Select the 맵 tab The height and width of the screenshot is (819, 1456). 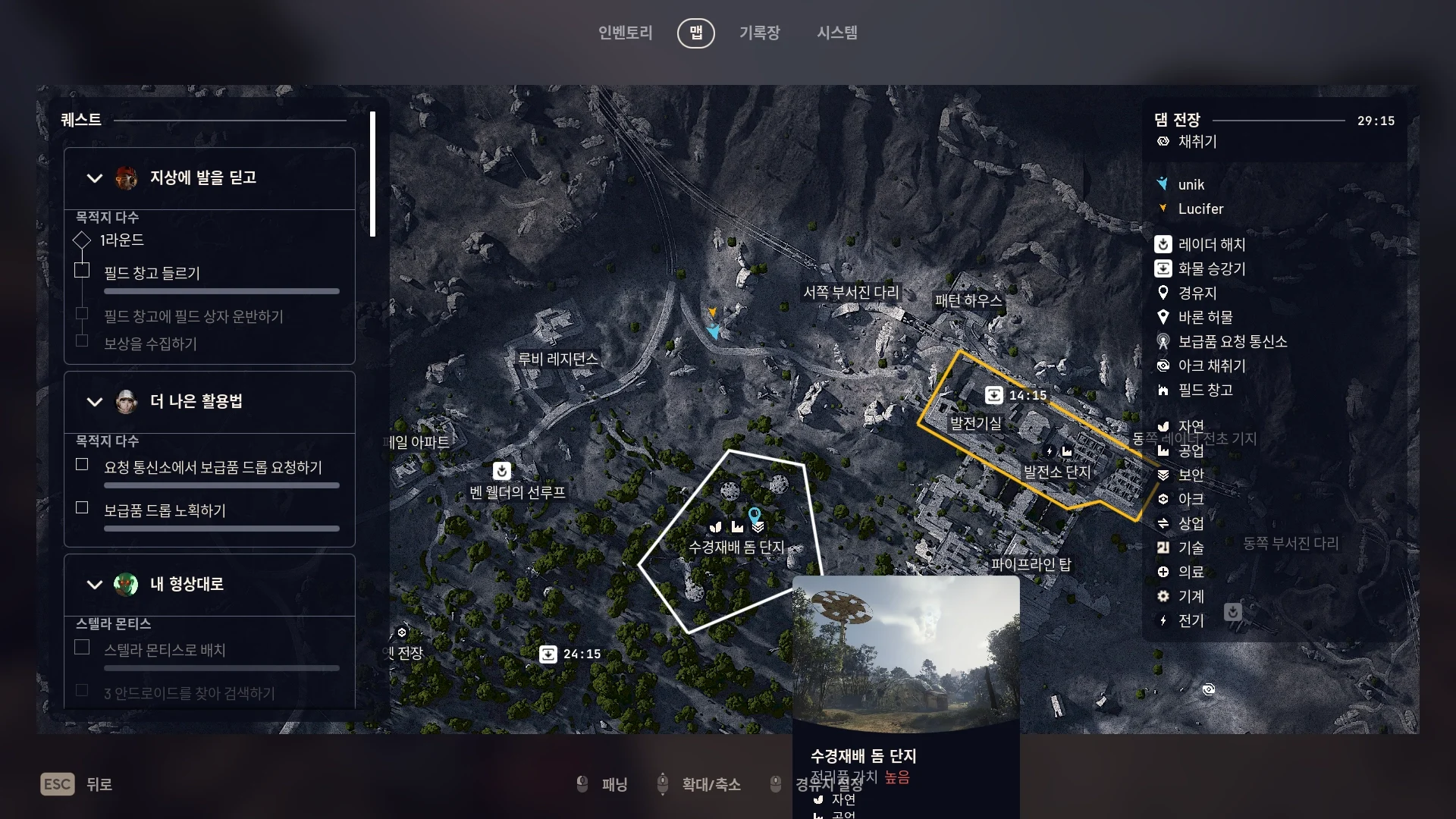point(695,33)
